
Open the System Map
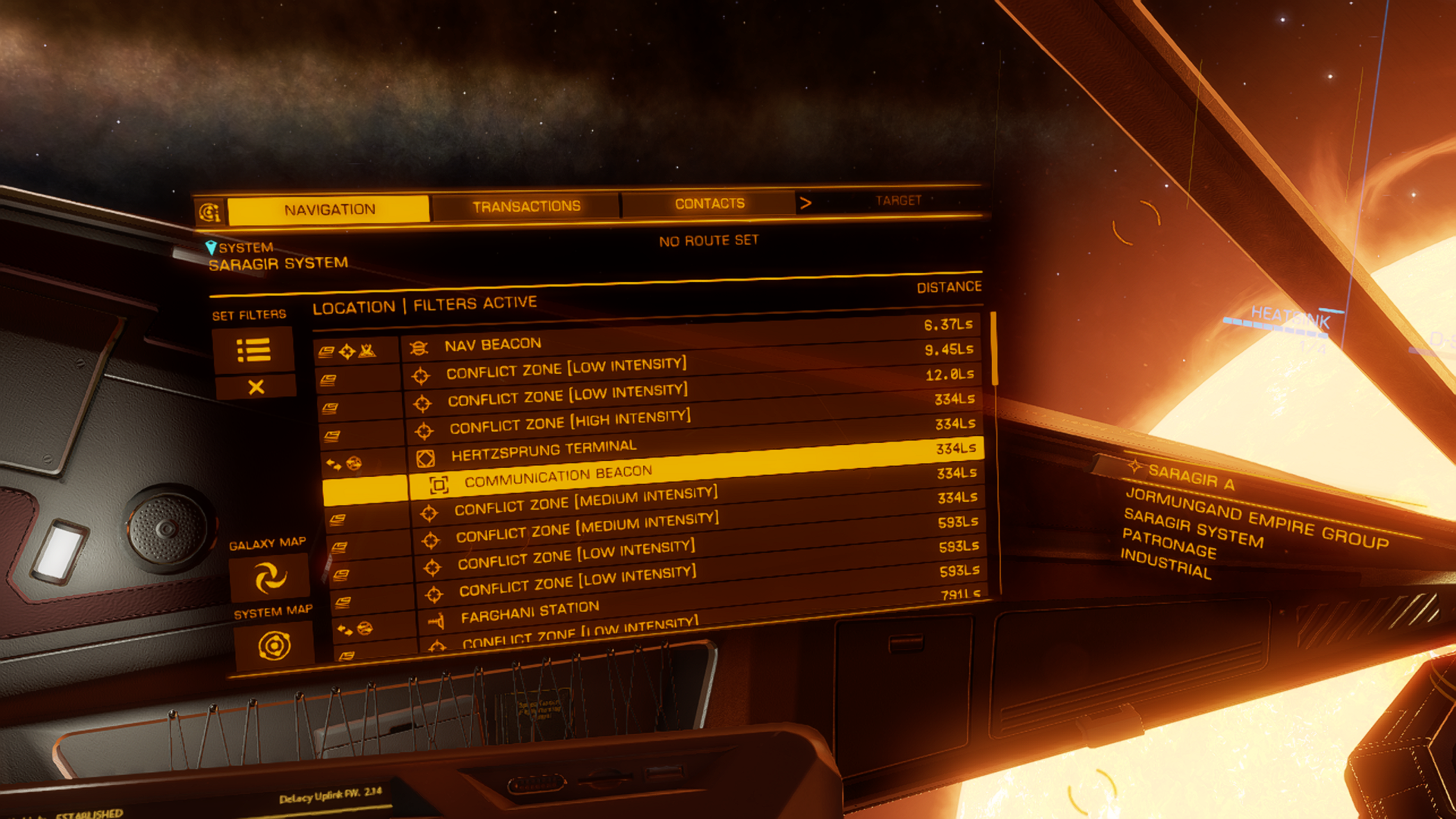[274, 646]
